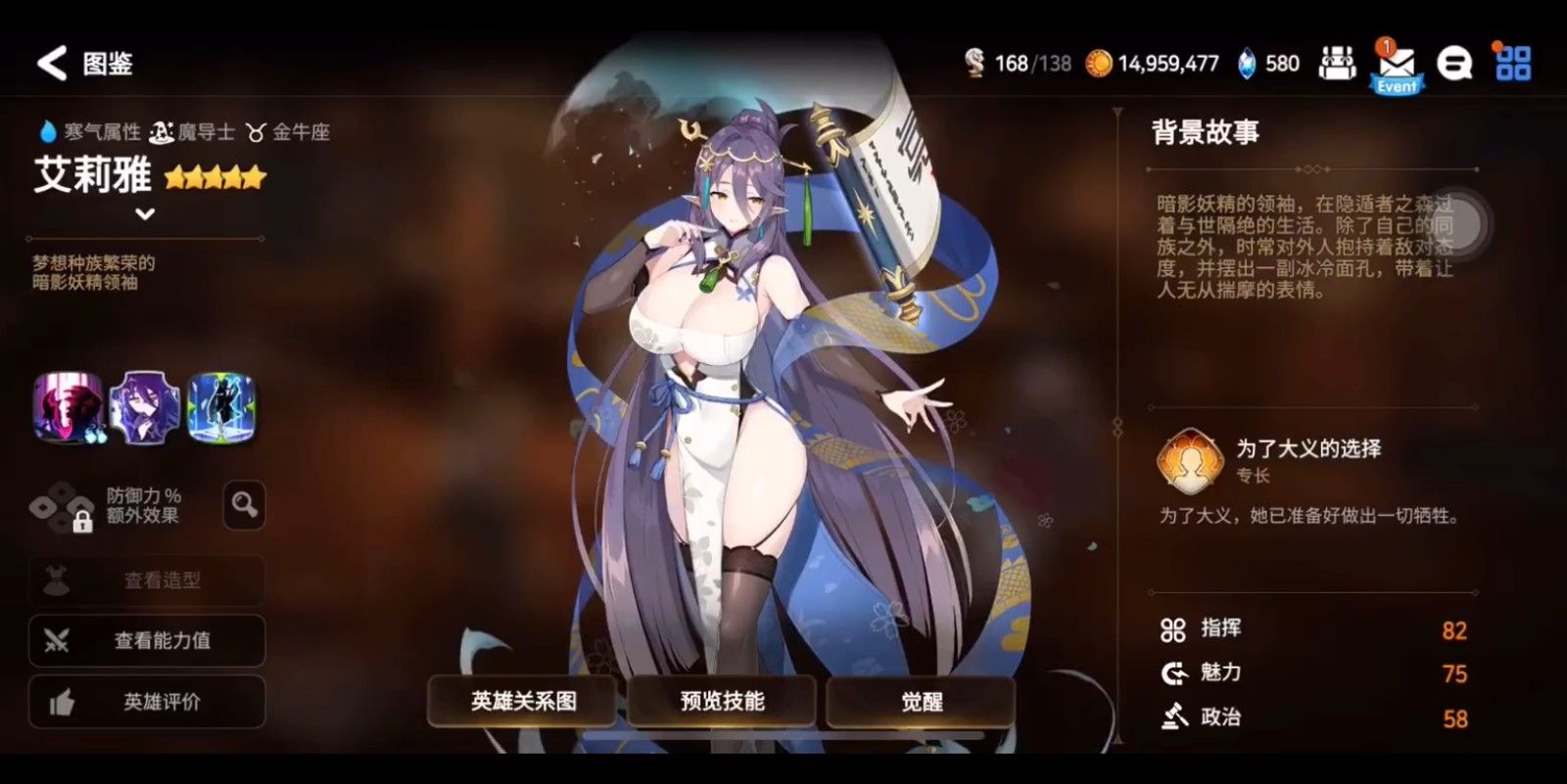
Task: Click the silver statue resource icon
Action: click(x=973, y=62)
